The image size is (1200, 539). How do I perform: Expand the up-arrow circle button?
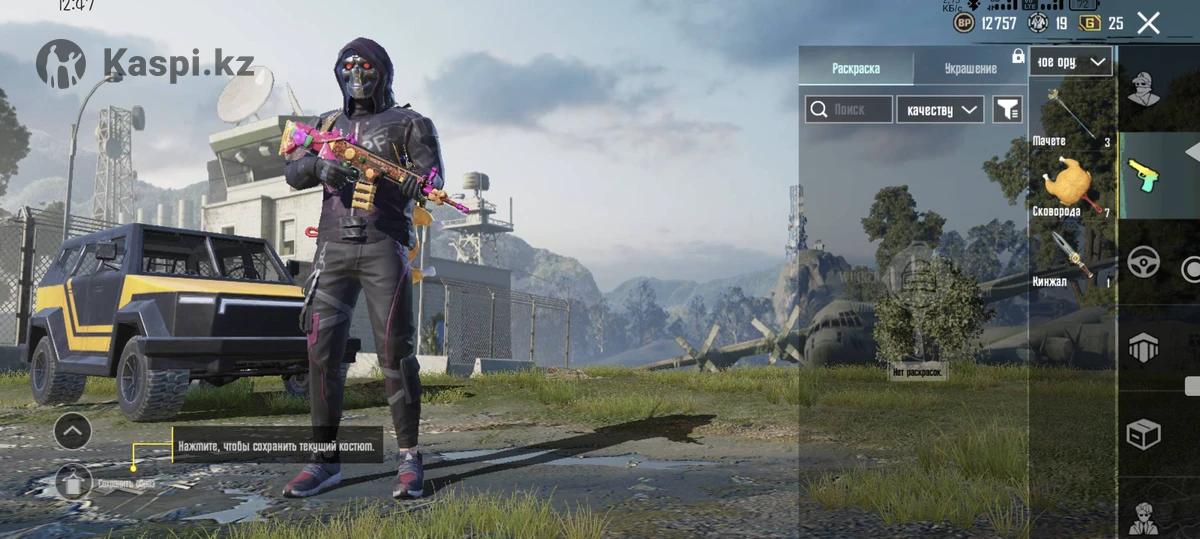pos(73,432)
